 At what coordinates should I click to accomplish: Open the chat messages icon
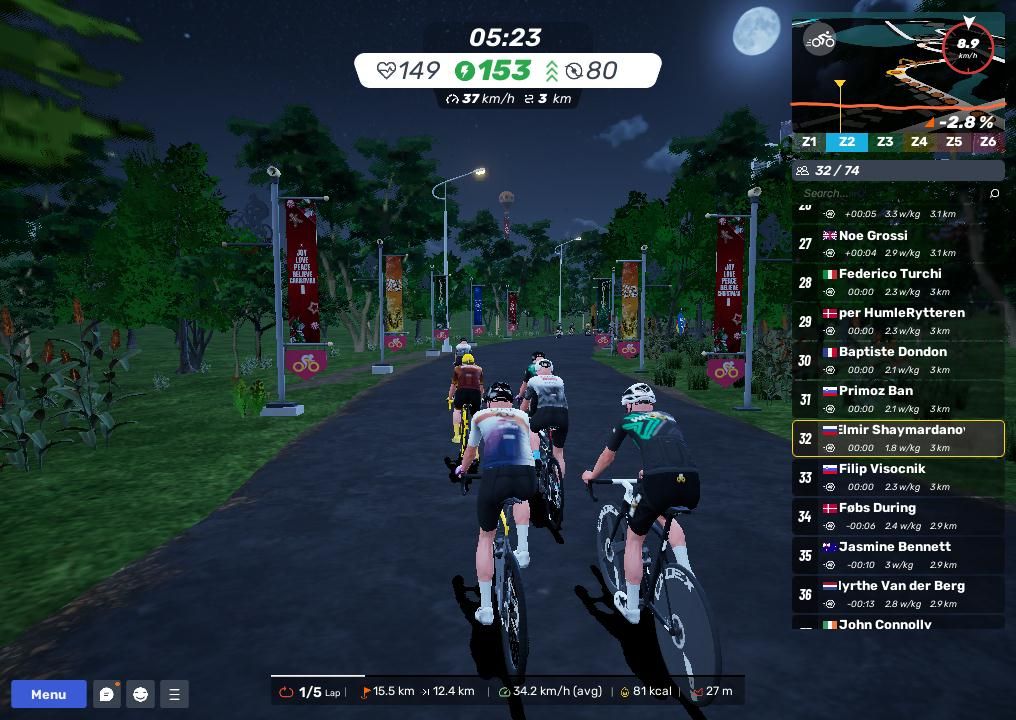coord(107,694)
